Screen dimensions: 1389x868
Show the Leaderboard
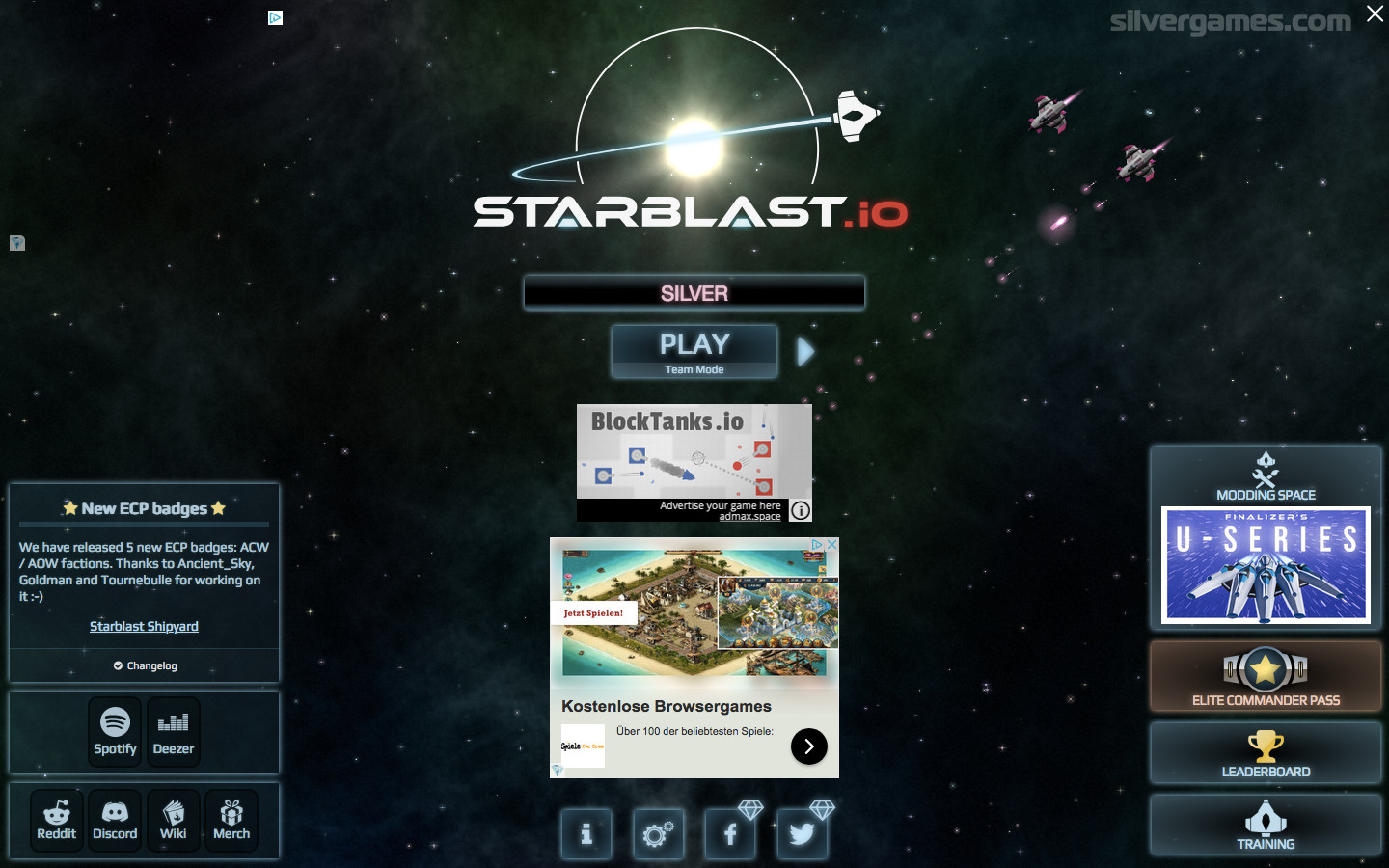pos(1266,753)
